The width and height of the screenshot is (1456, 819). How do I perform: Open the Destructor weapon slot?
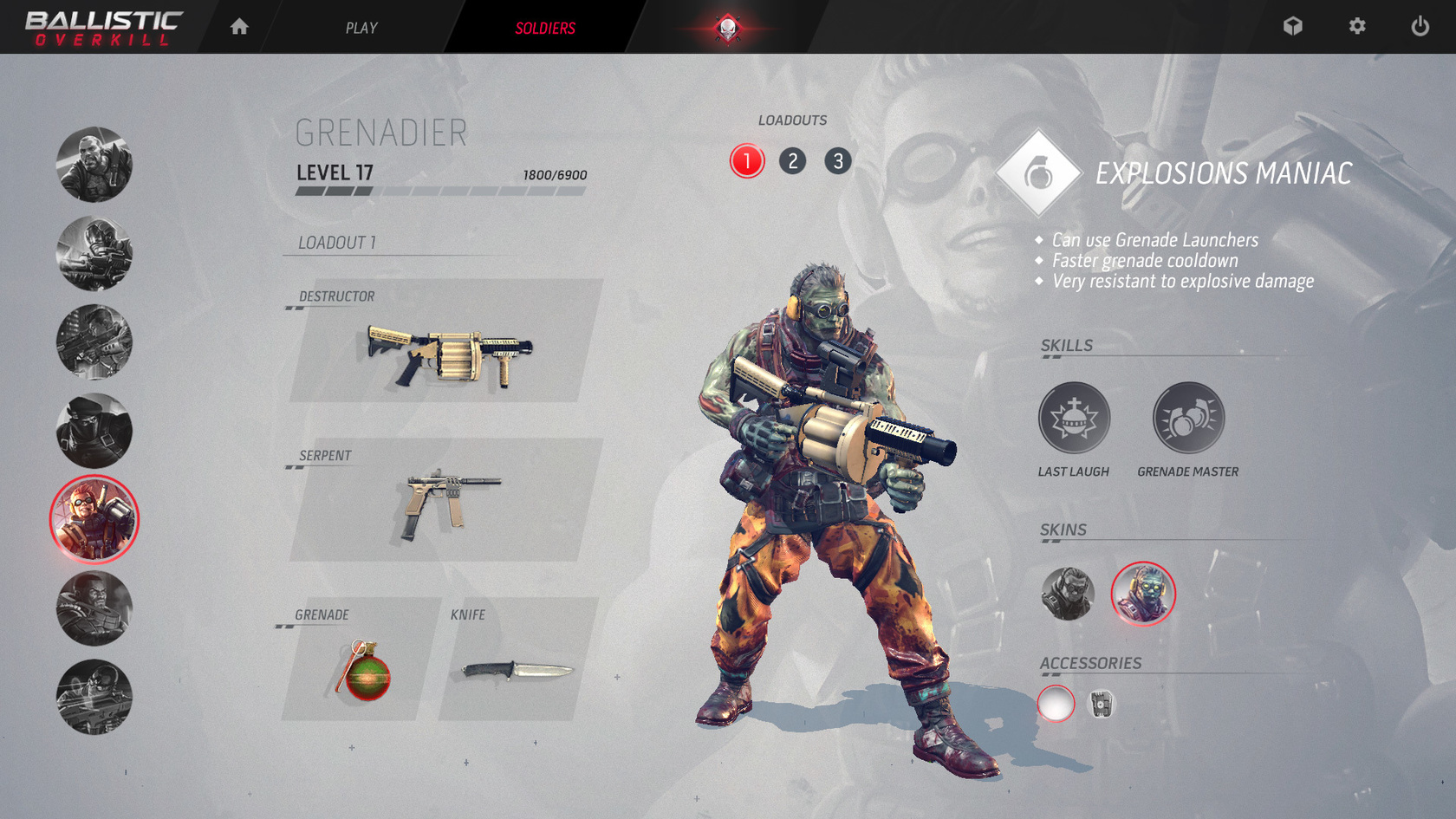coord(451,355)
